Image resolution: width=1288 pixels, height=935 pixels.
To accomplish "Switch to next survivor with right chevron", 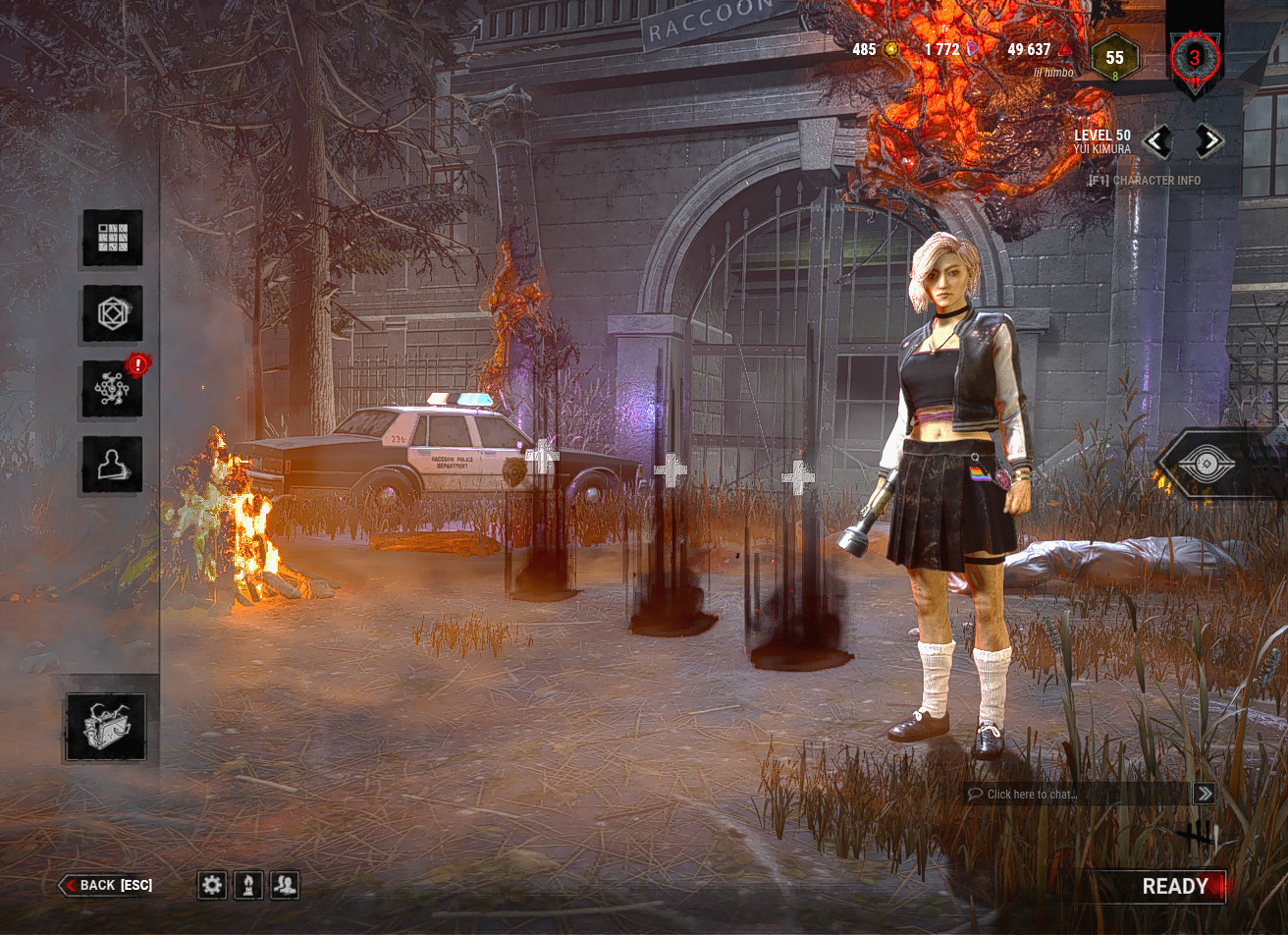I will [1209, 141].
